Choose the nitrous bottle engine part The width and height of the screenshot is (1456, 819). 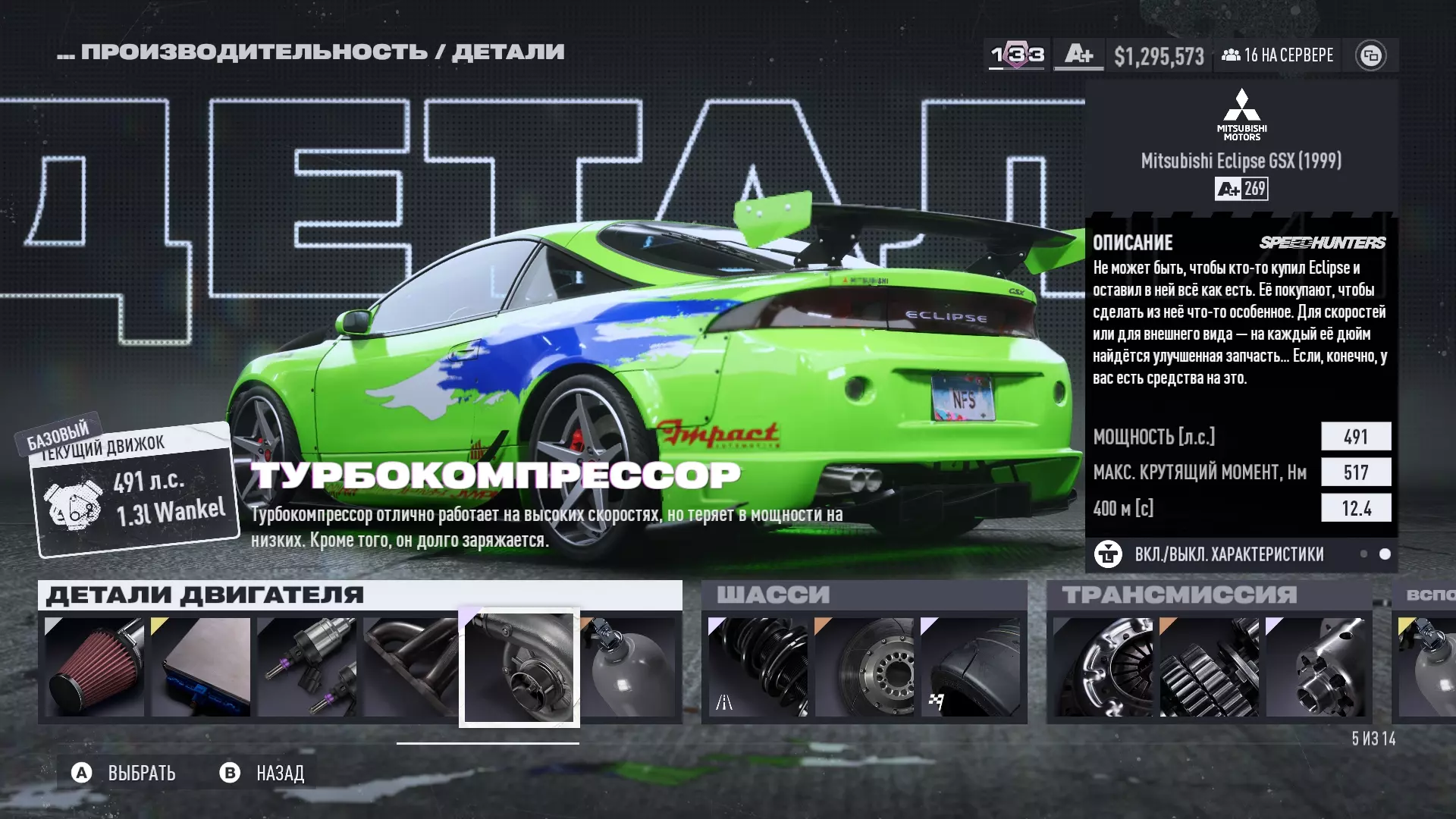[629, 667]
